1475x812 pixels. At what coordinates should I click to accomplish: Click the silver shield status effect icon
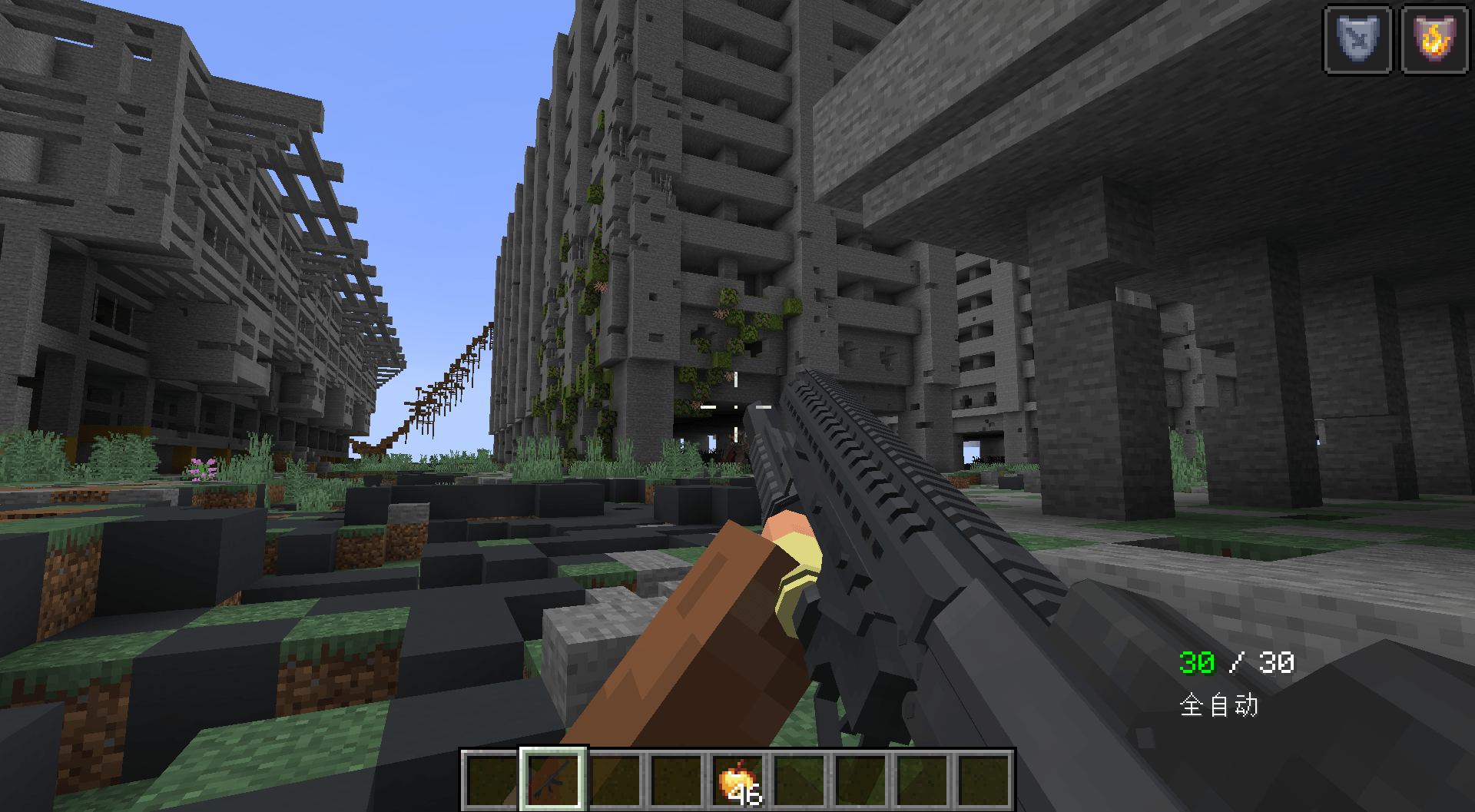click(1357, 41)
